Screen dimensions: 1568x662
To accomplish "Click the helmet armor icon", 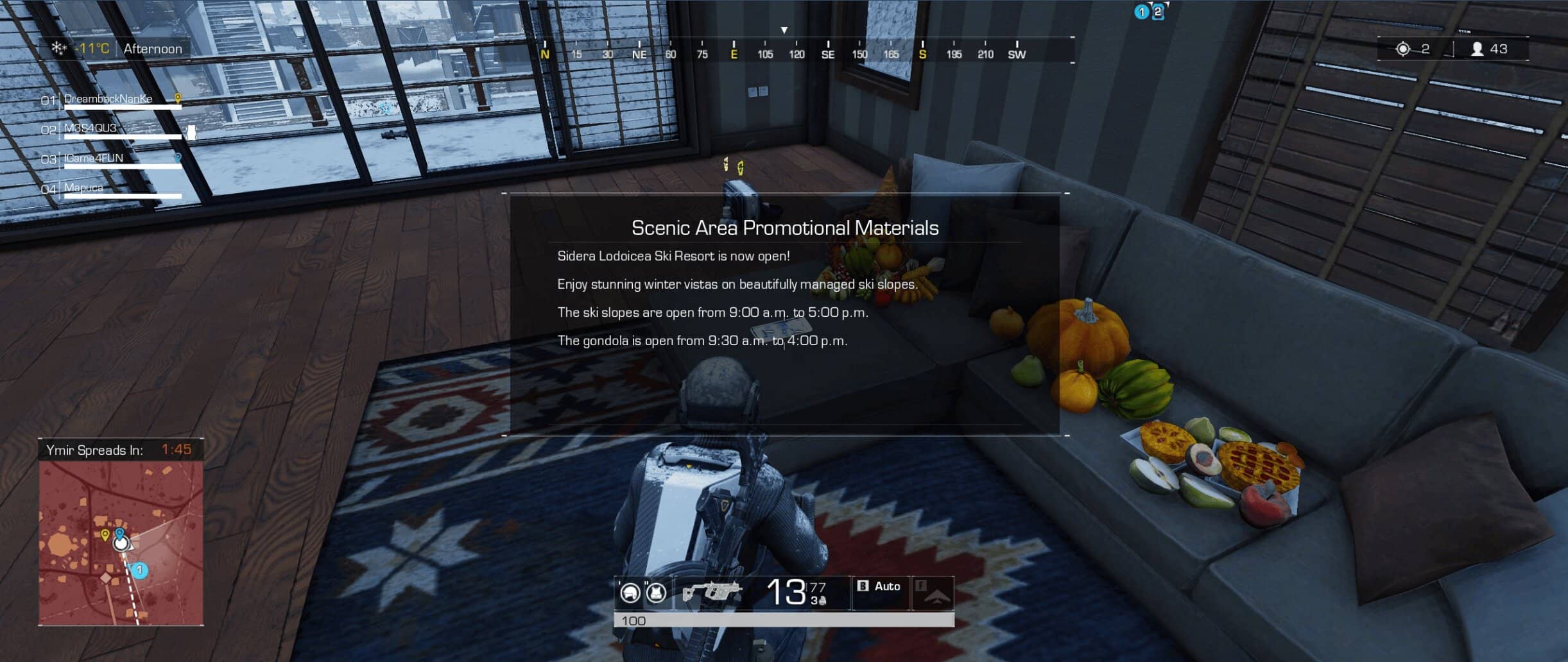I will [x=630, y=593].
